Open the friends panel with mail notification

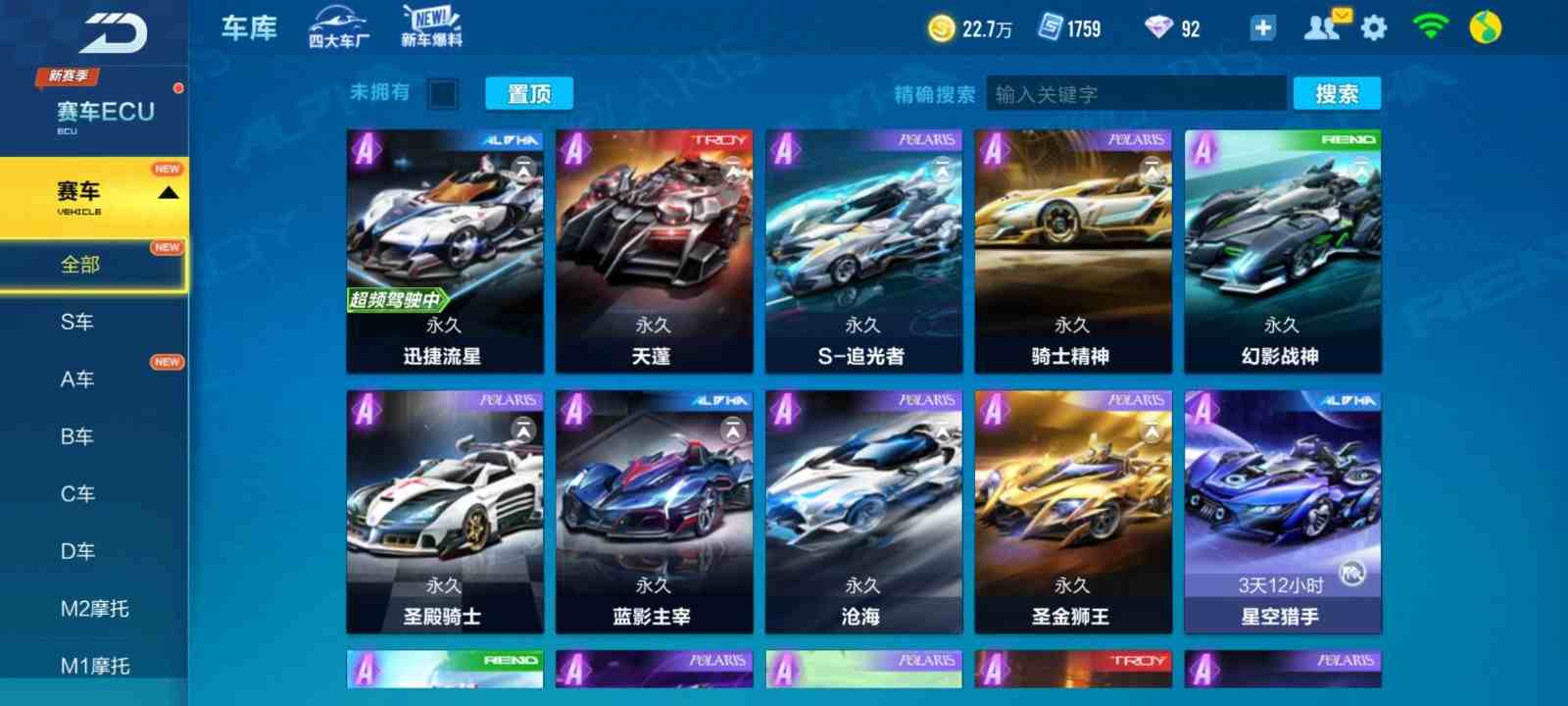pos(1325,27)
